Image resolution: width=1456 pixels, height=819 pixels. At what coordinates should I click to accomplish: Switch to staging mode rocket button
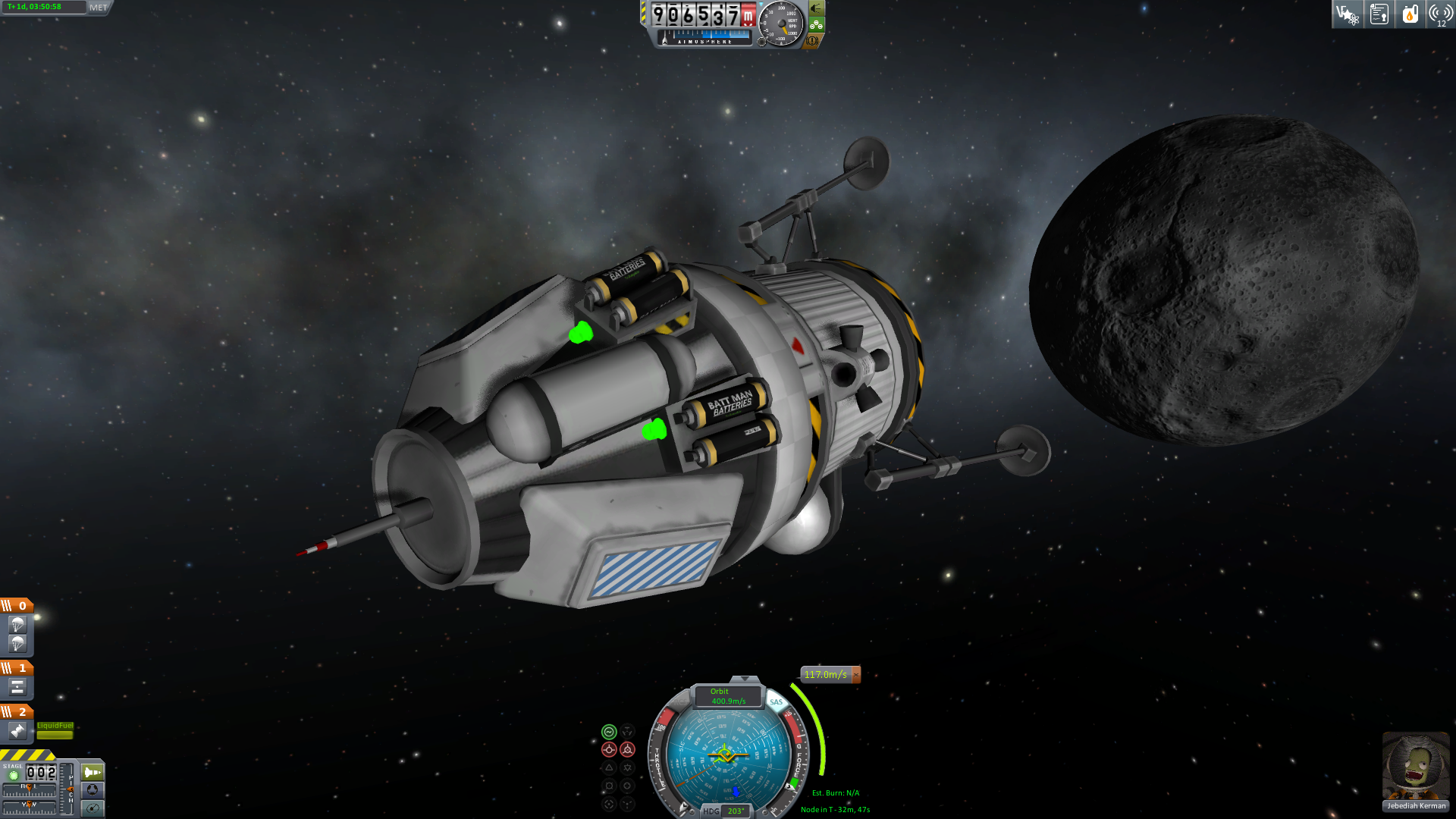93,772
